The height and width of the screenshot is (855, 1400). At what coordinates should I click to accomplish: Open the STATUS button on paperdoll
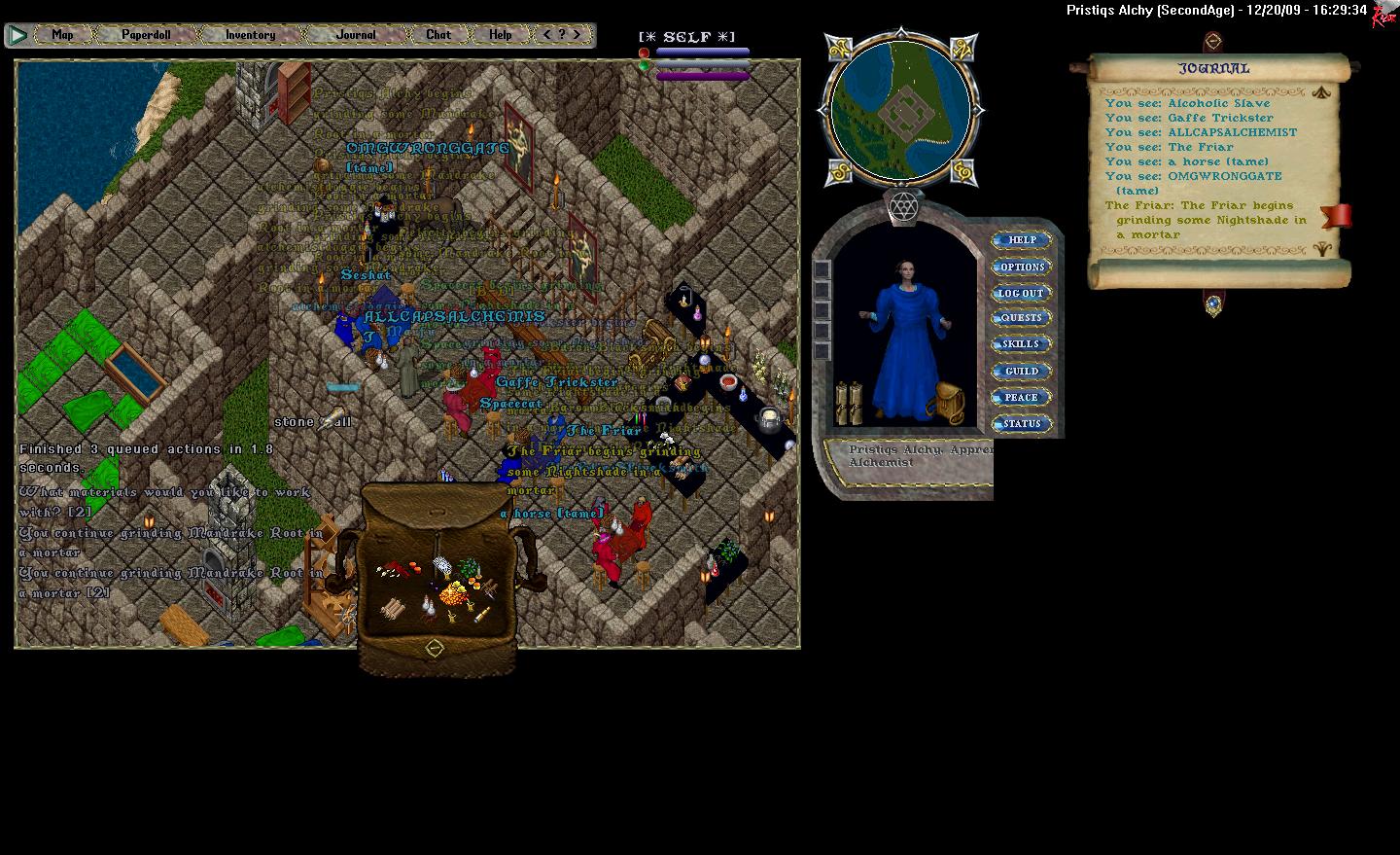[1021, 423]
